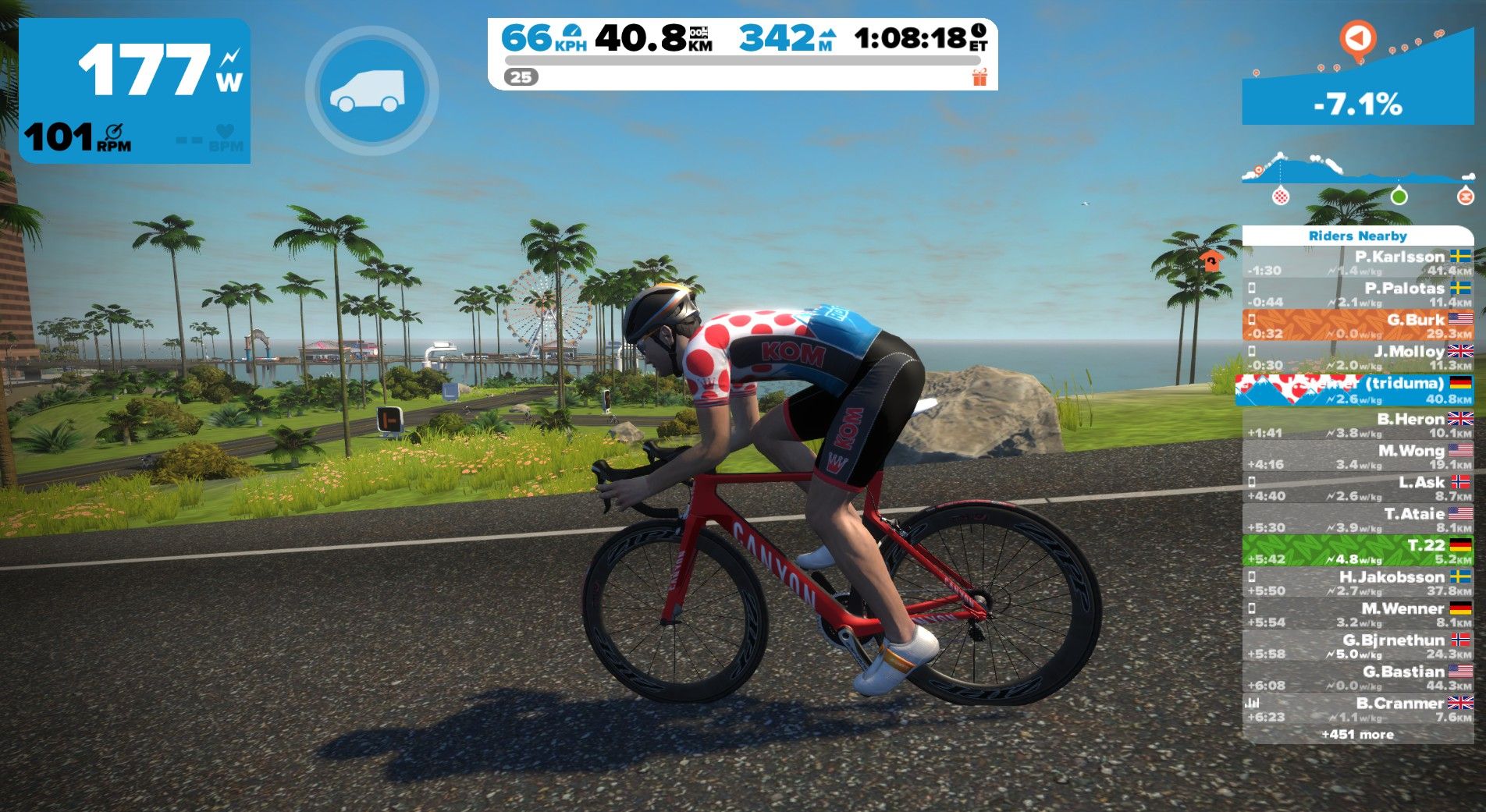Choose L.Ask from nearby riders
The width and height of the screenshot is (1486, 812).
tap(1357, 488)
